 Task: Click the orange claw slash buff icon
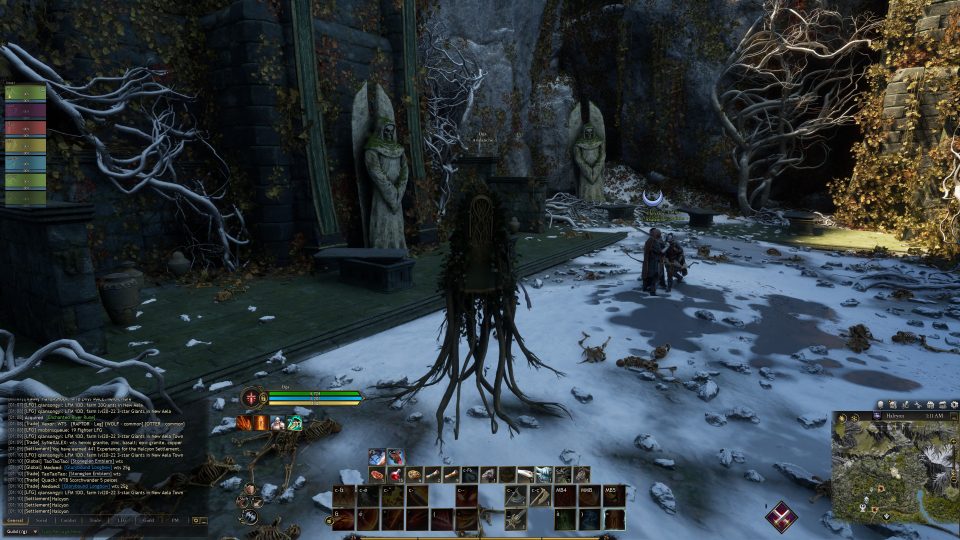click(244, 423)
